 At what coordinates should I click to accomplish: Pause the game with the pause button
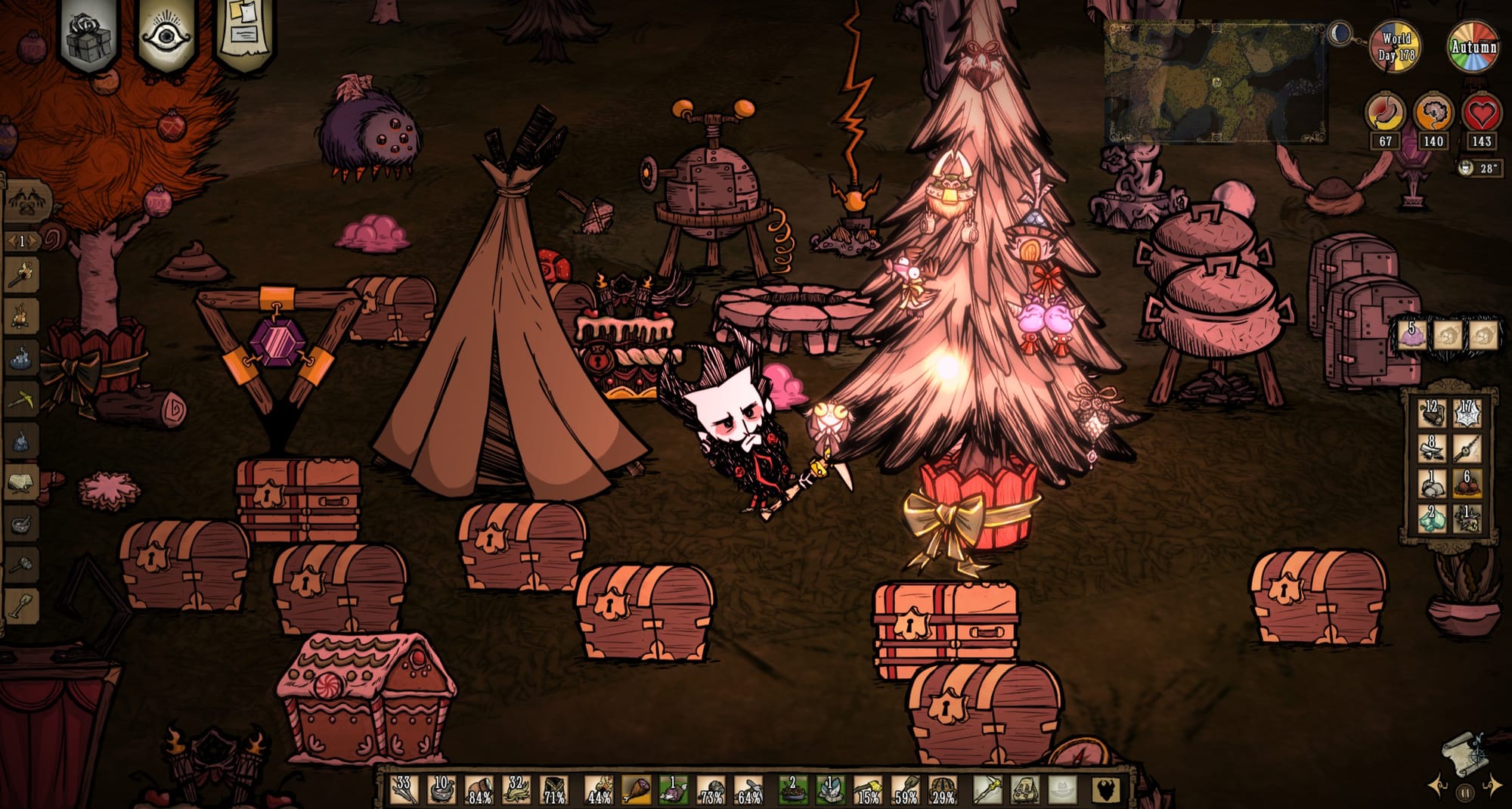(x=1465, y=793)
